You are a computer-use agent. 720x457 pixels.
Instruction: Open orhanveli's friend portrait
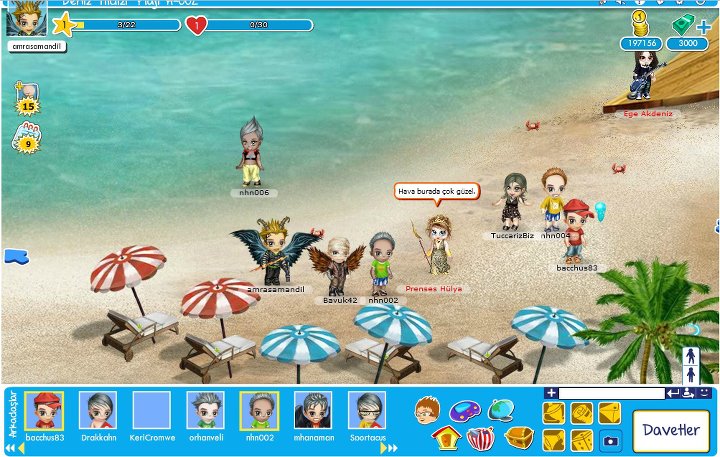click(206, 410)
